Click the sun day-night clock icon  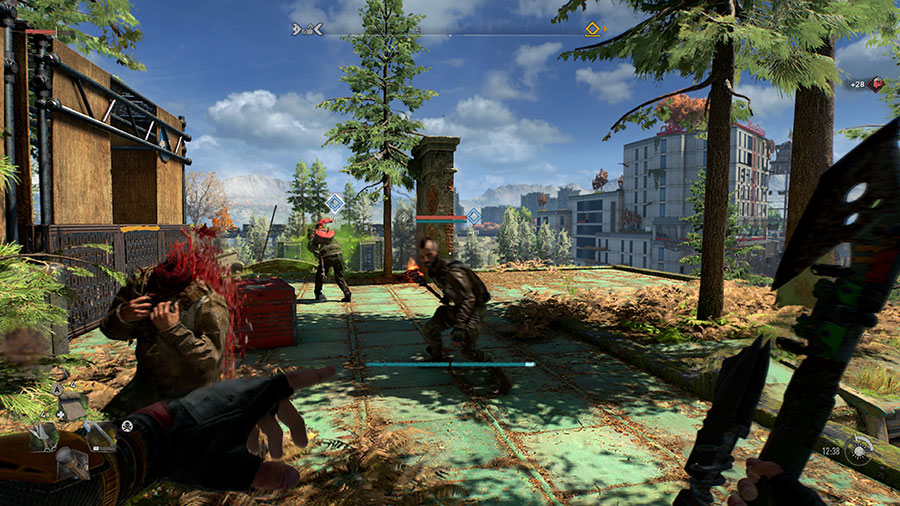pyautogui.click(x=858, y=451)
